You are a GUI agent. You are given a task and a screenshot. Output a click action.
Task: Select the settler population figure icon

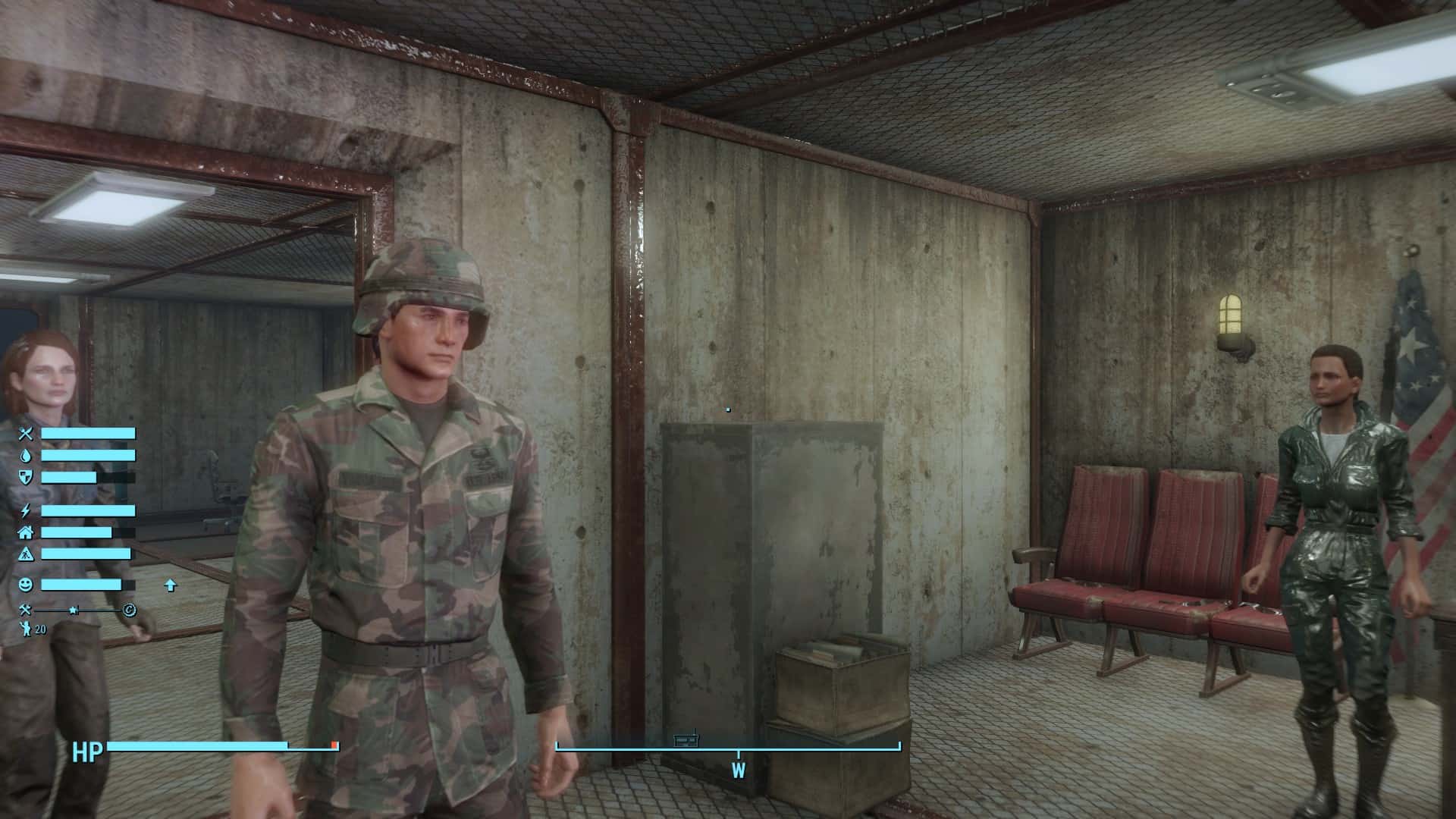pos(25,629)
